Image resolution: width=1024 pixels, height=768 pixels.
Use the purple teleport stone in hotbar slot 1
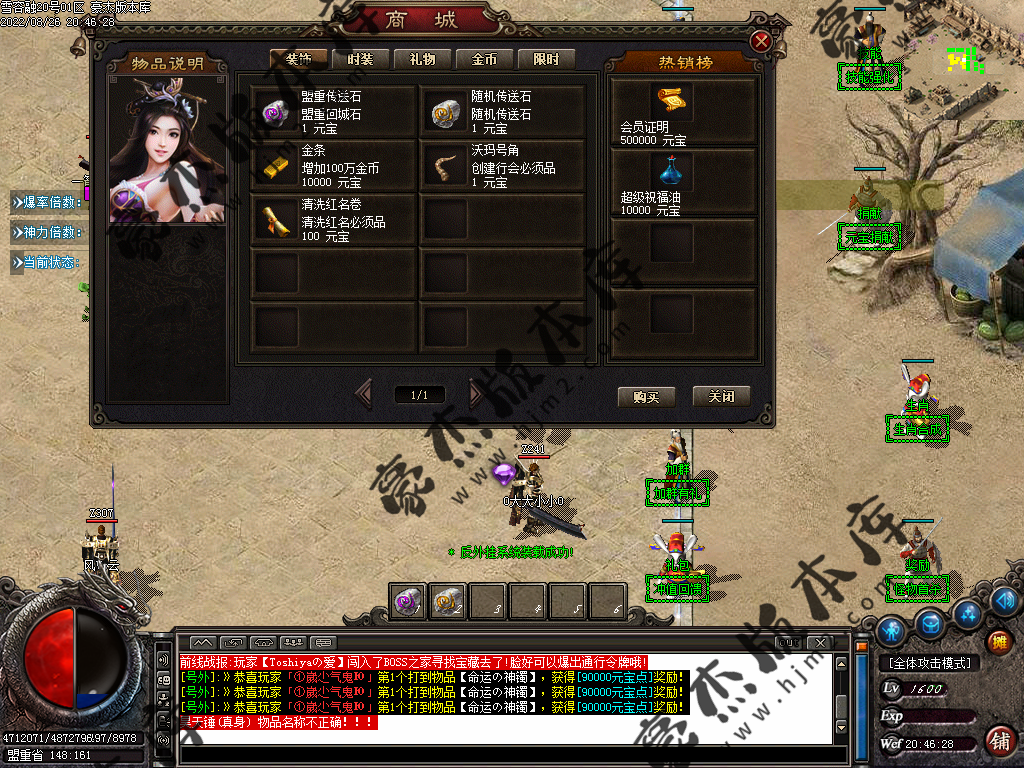coord(408,602)
